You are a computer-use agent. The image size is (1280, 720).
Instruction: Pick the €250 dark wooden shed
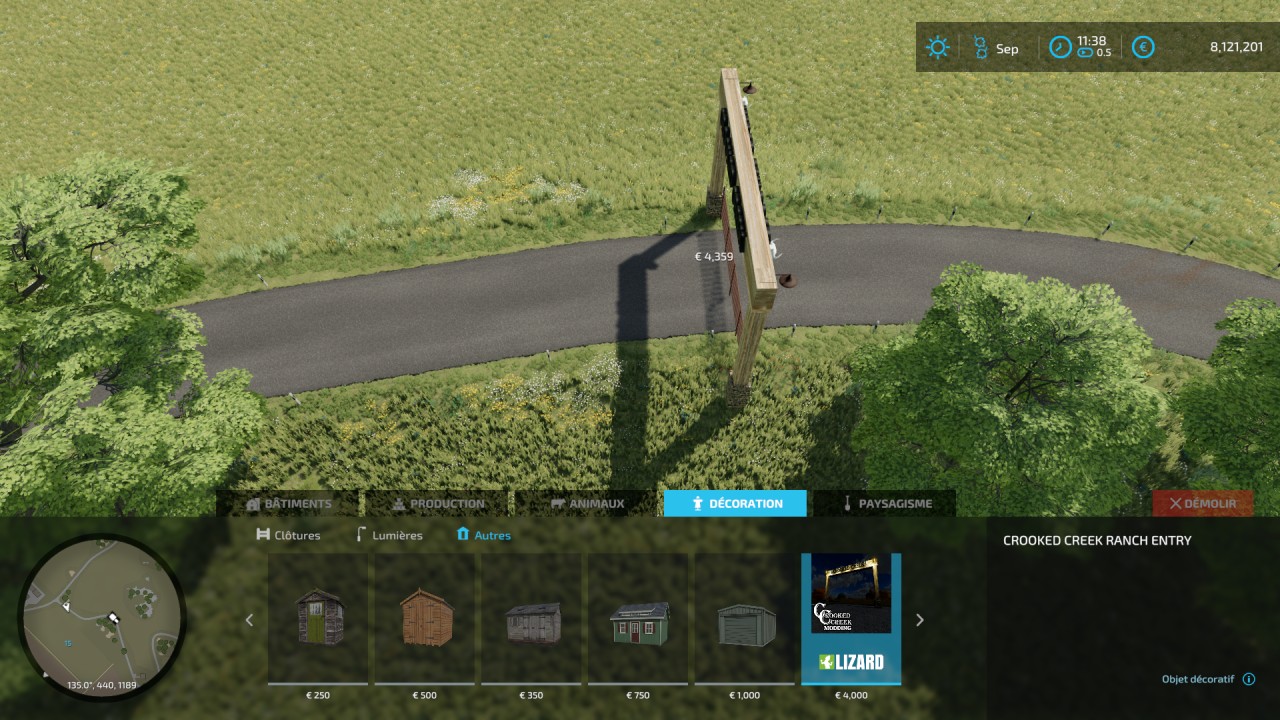[x=320, y=619]
